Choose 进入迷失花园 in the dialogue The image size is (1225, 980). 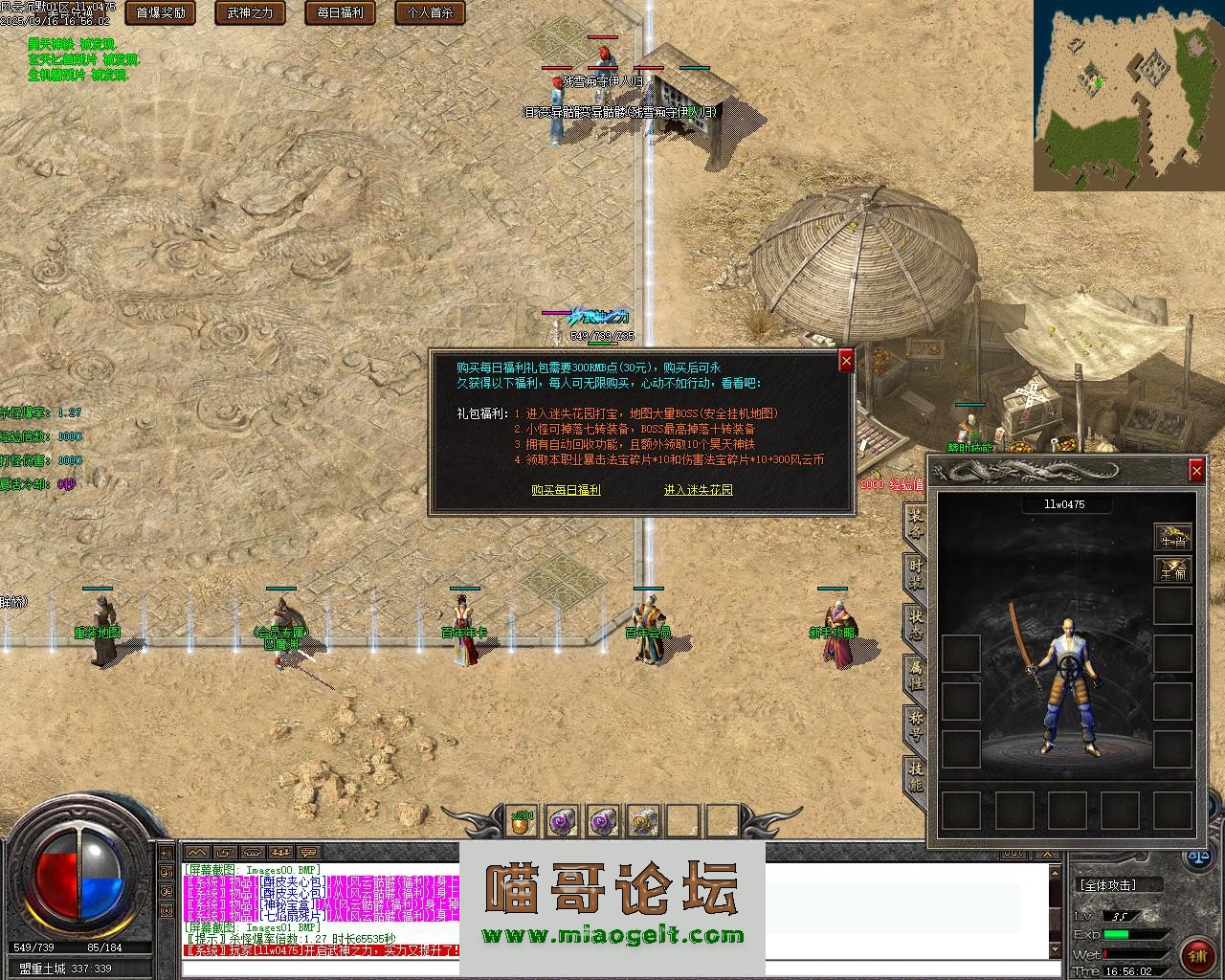[x=699, y=490]
